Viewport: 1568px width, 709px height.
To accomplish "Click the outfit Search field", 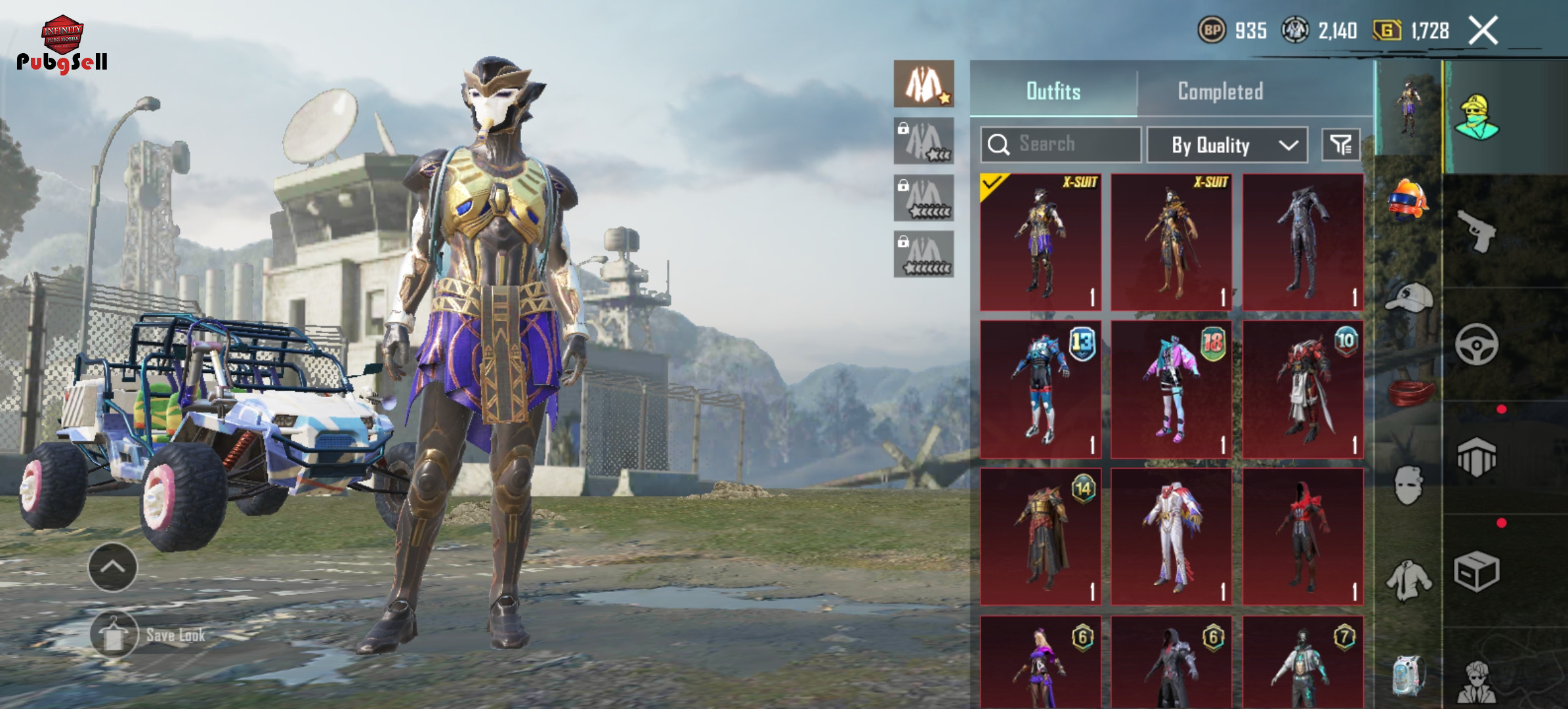I will [x=1061, y=144].
